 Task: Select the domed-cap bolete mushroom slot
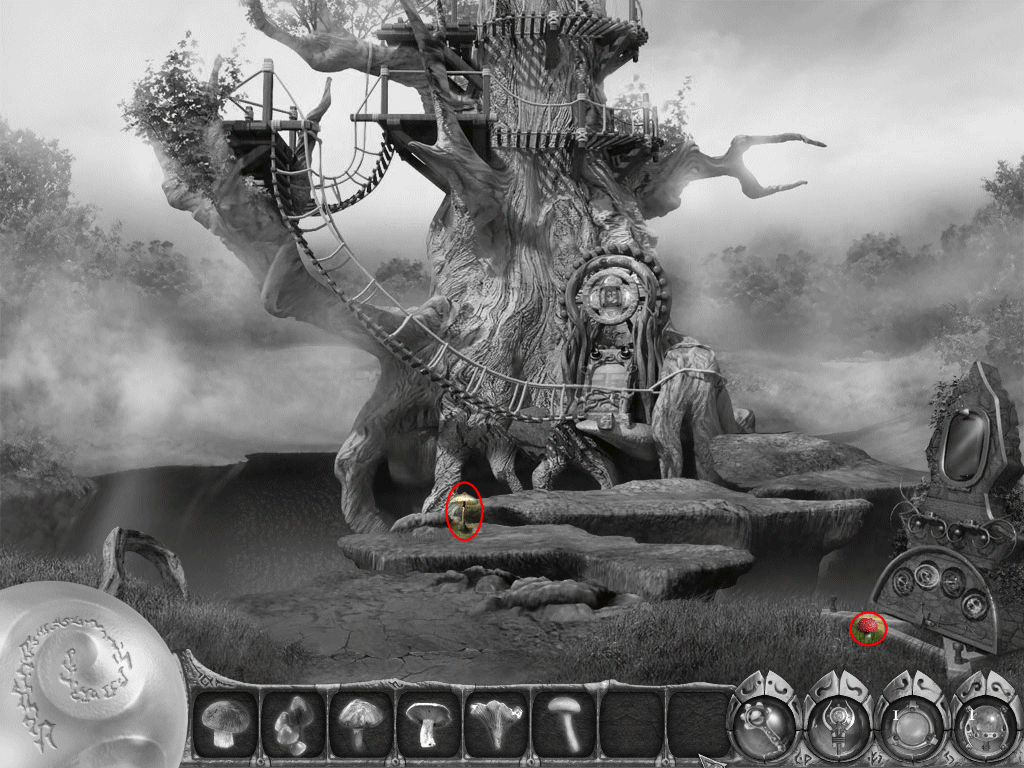[224, 721]
